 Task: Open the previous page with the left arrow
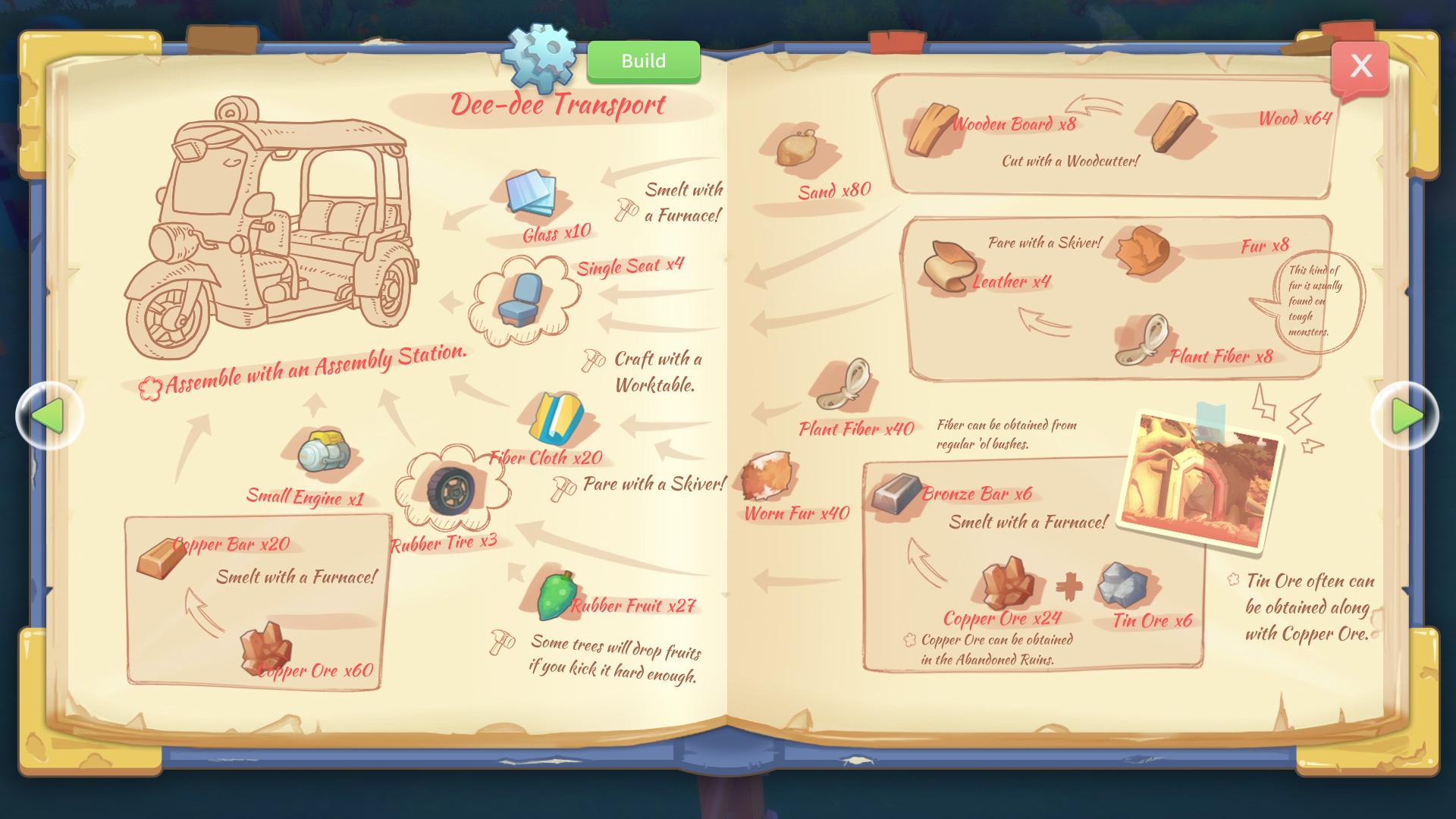(49, 415)
